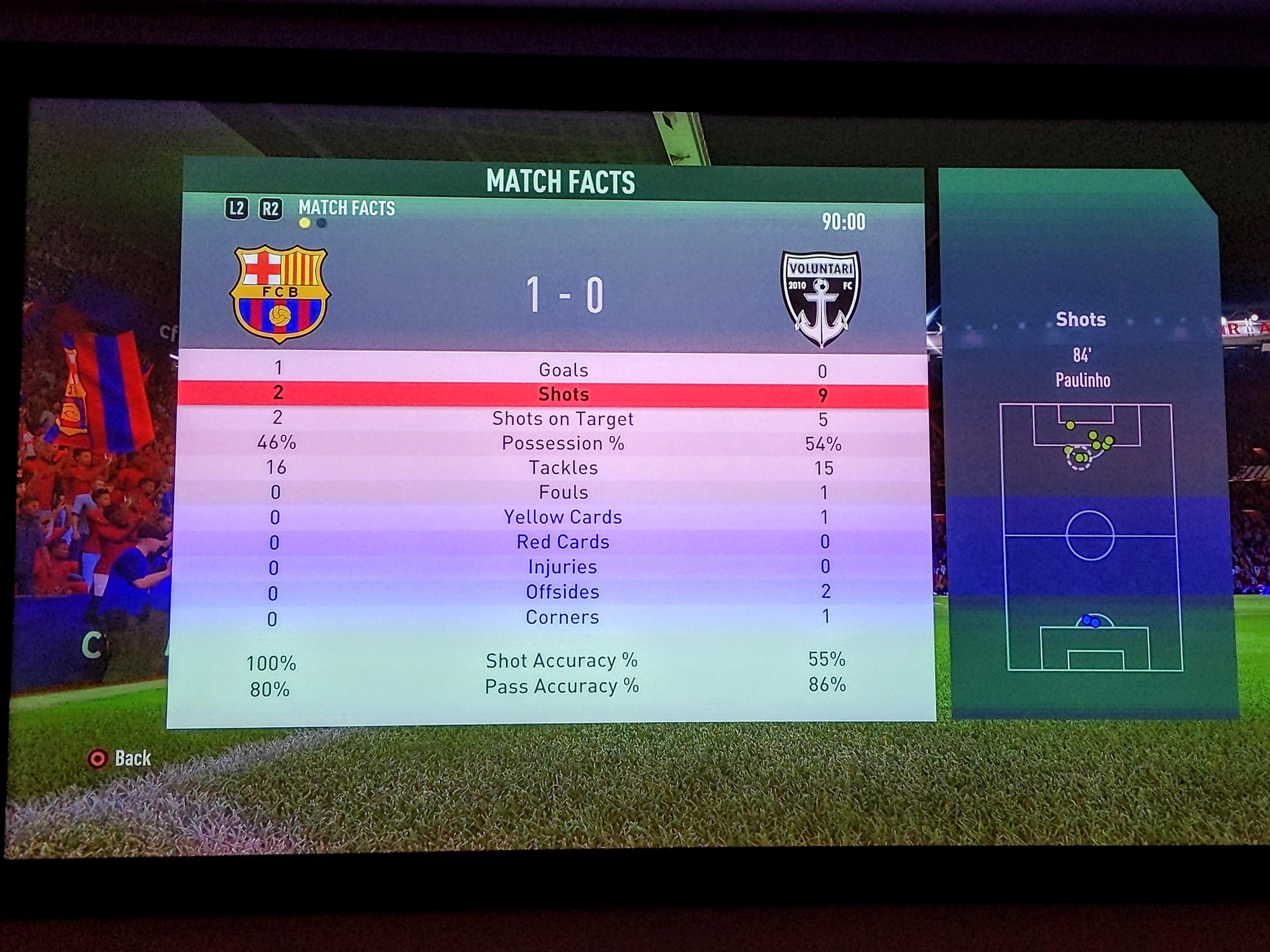Choose the Shots on Target row

(562, 419)
